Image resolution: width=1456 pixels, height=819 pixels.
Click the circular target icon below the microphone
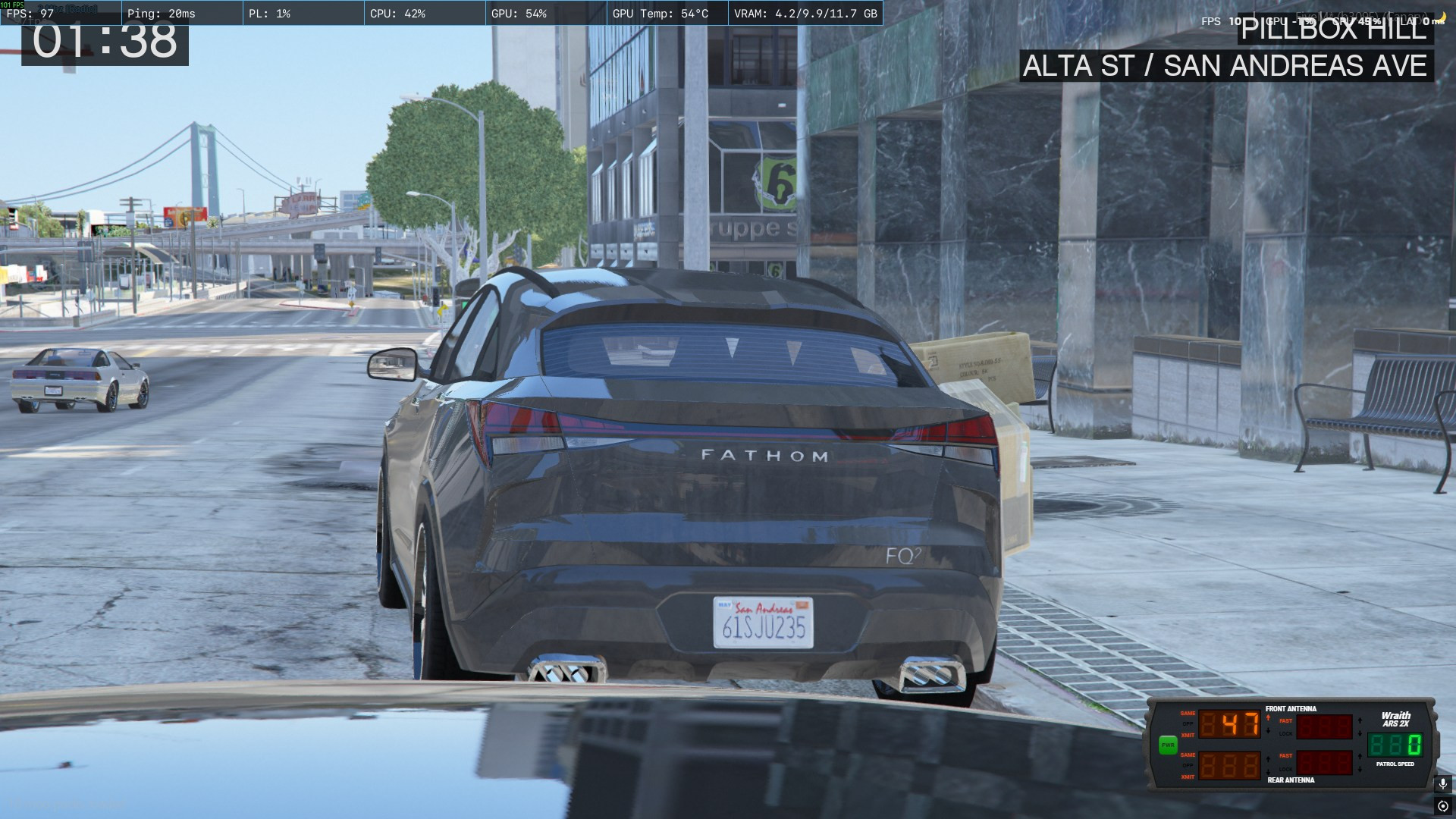click(x=1442, y=806)
